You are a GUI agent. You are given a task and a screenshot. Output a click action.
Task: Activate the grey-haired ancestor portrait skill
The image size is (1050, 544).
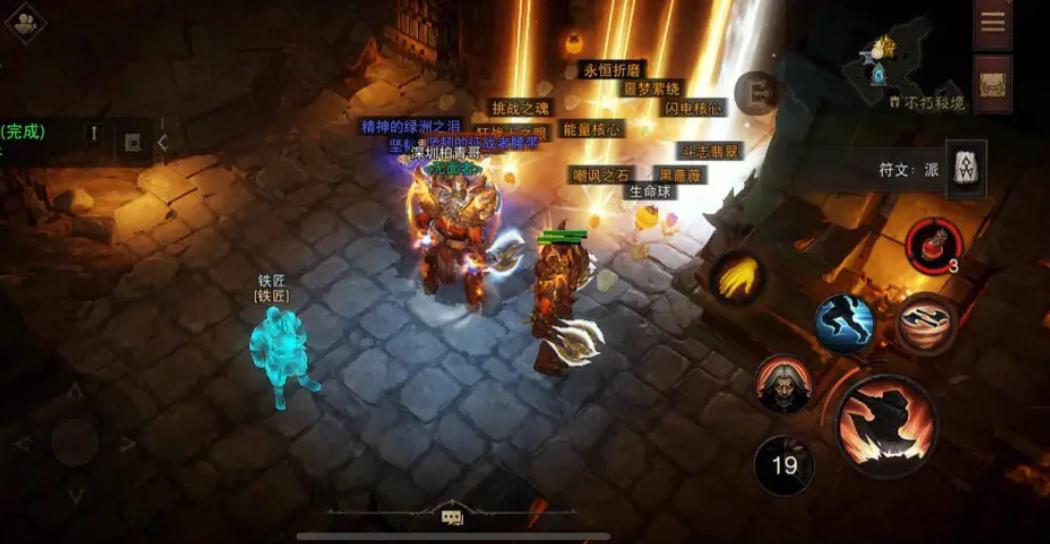pos(784,384)
